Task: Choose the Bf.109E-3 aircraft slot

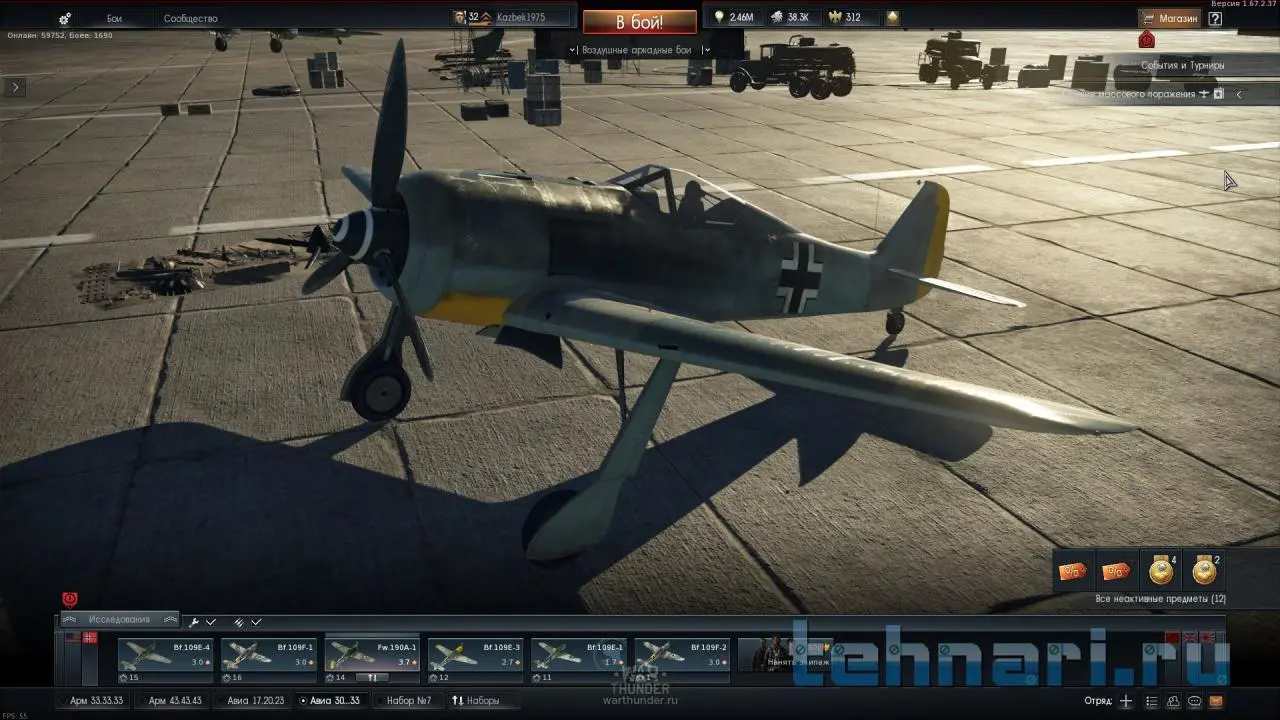Action: (x=475, y=659)
